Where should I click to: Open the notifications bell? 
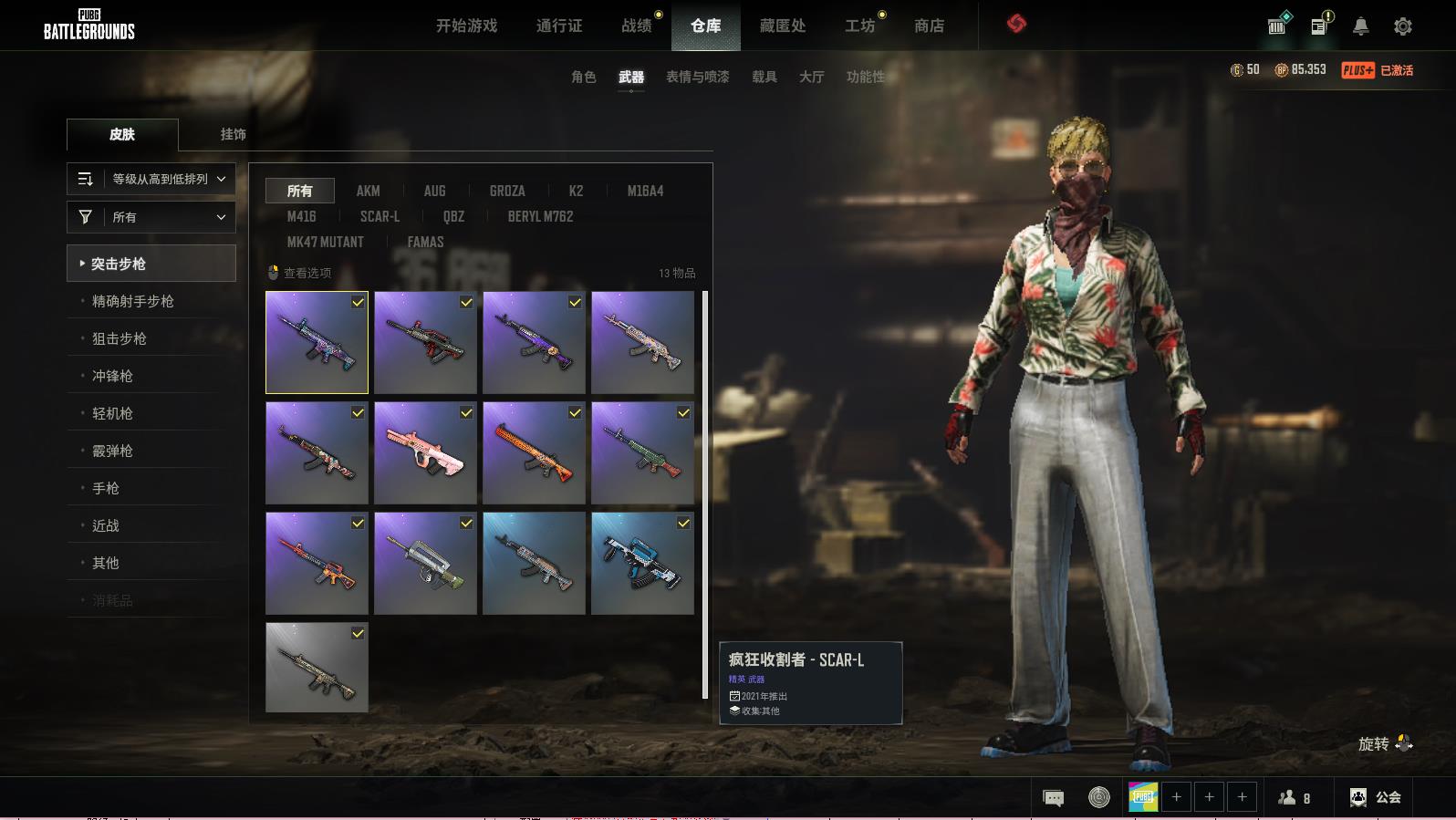point(1360,26)
